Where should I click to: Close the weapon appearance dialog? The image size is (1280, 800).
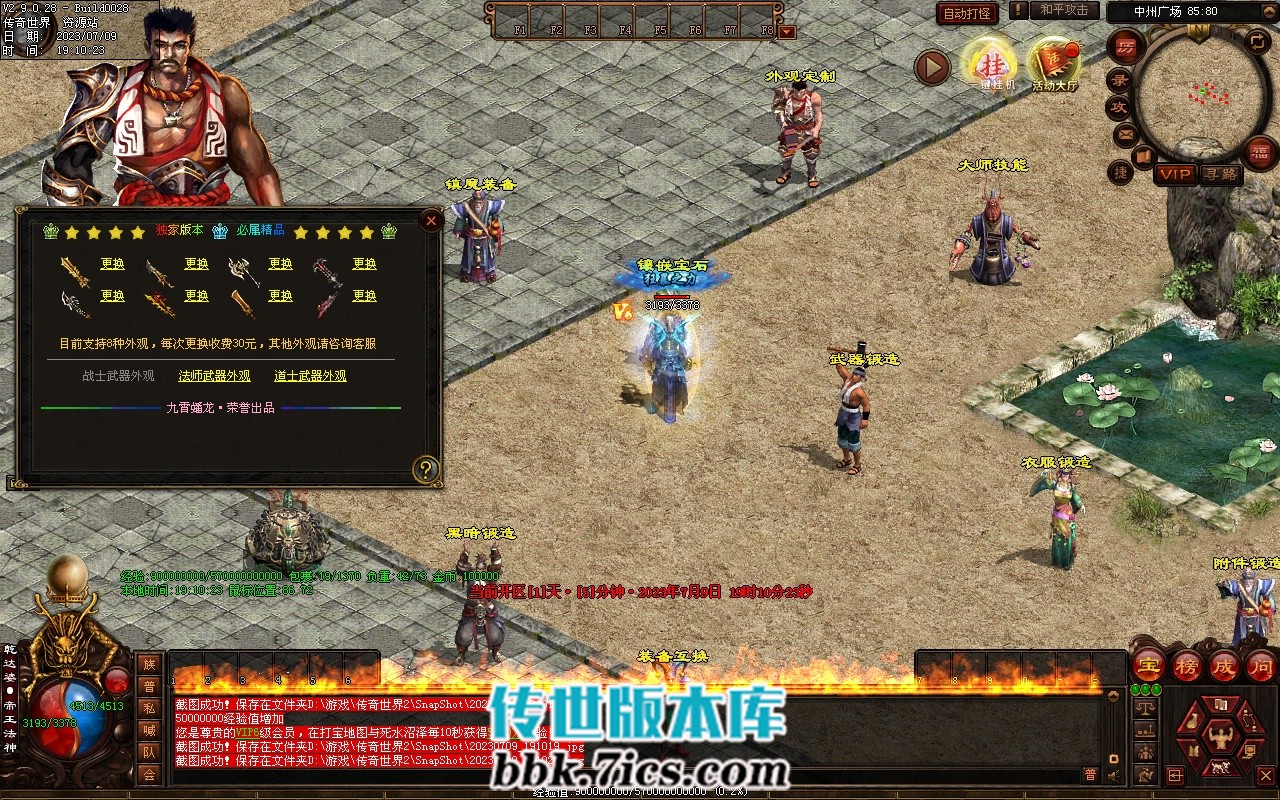click(431, 220)
